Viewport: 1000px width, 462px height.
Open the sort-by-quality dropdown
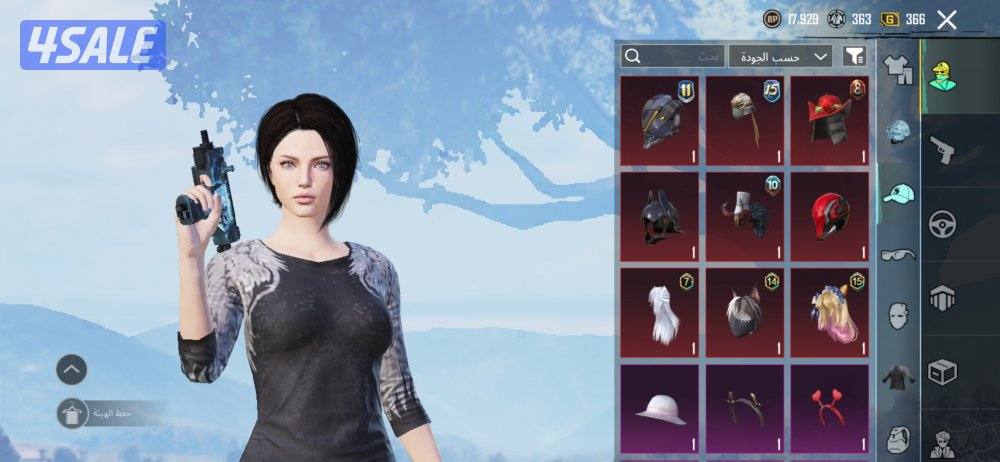780,57
